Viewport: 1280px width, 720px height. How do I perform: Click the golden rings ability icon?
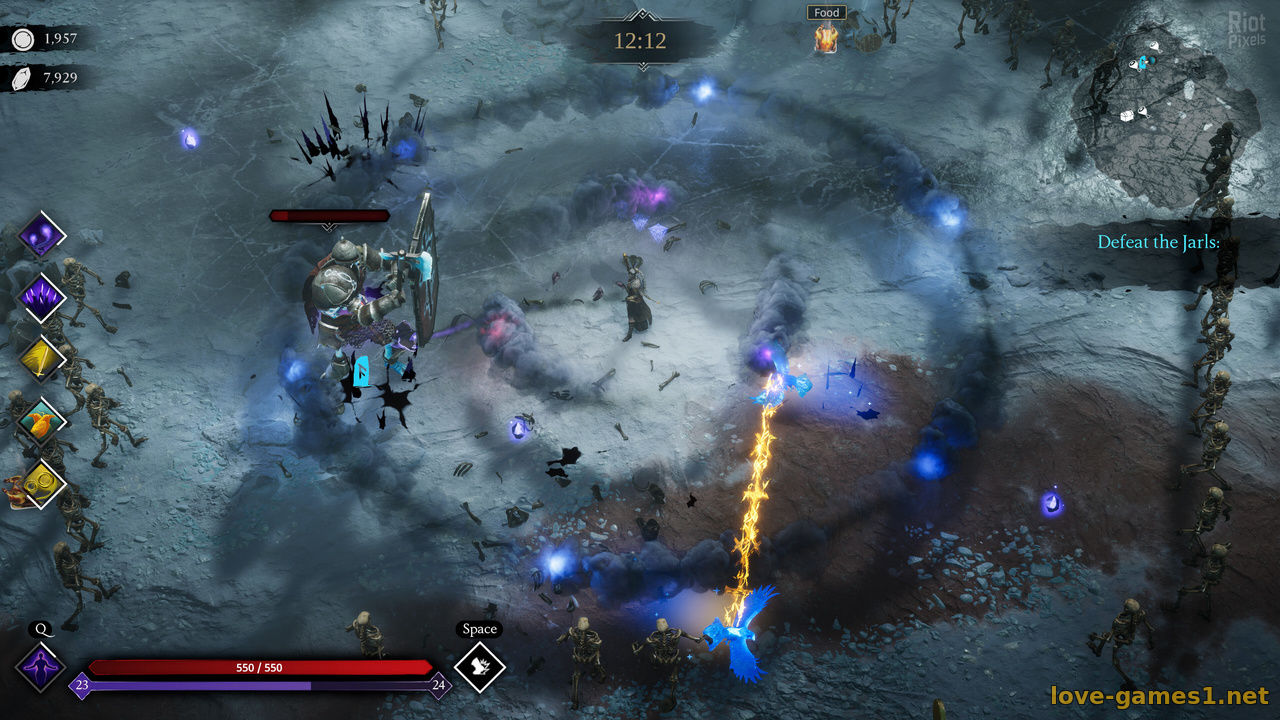pos(43,484)
